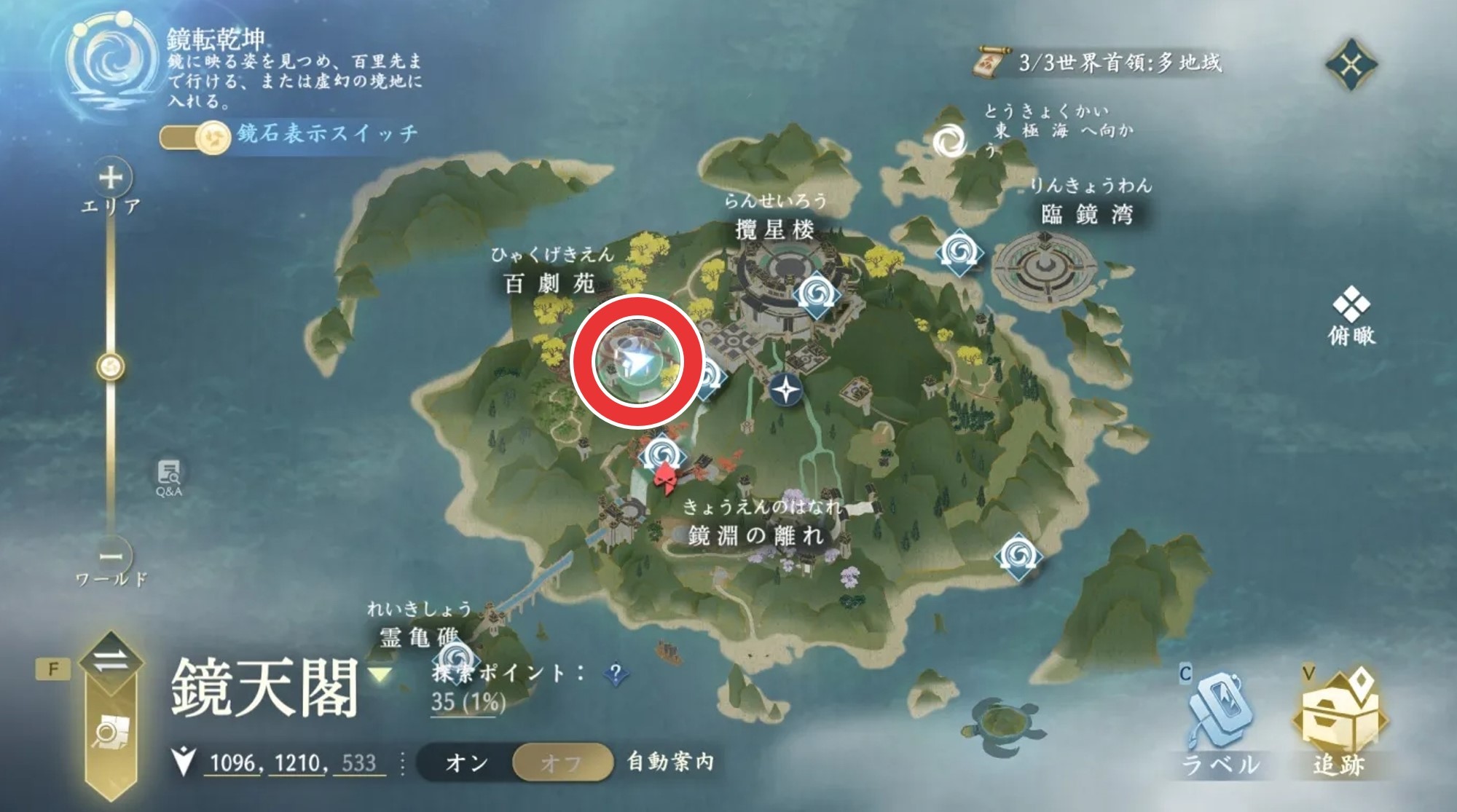
Task: Switch to the 俯瞰 overhead view
Action: [x=1351, y=315]
